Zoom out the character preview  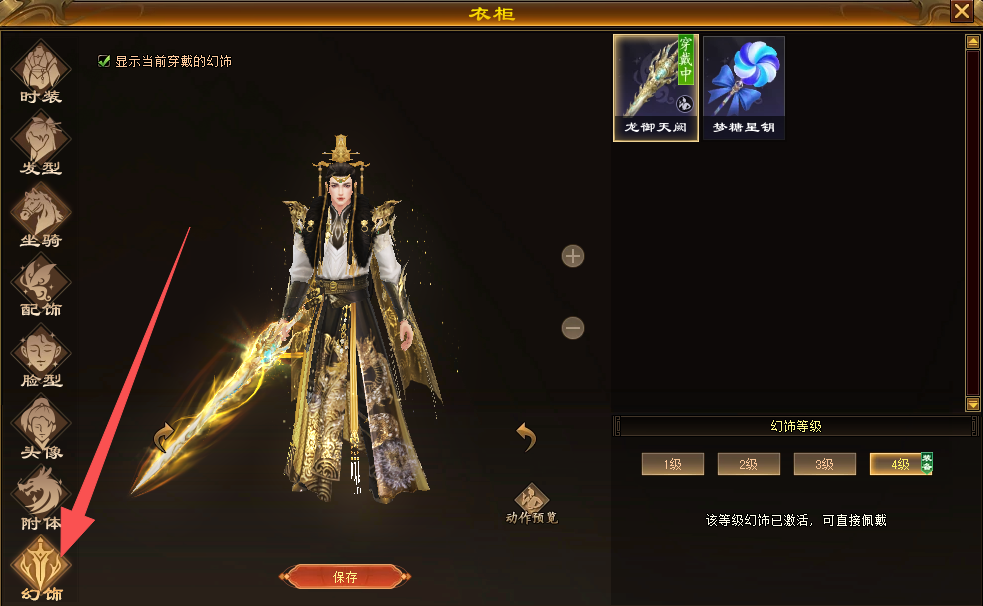click(x=572, y=328)
